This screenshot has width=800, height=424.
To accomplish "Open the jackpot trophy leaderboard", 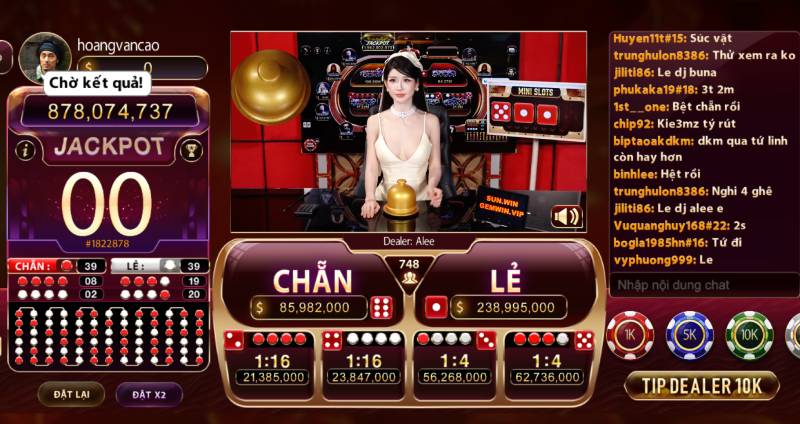I will [x=189, y=150].
